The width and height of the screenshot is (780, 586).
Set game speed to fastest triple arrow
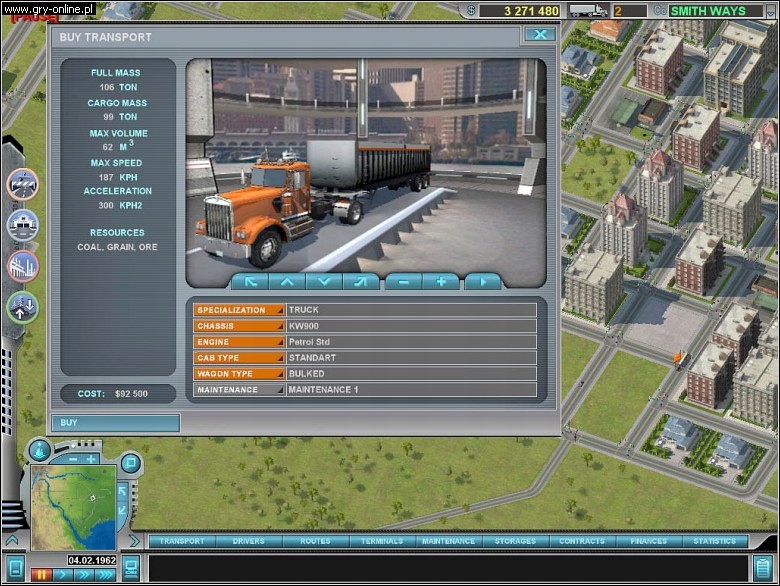[106, 575]
